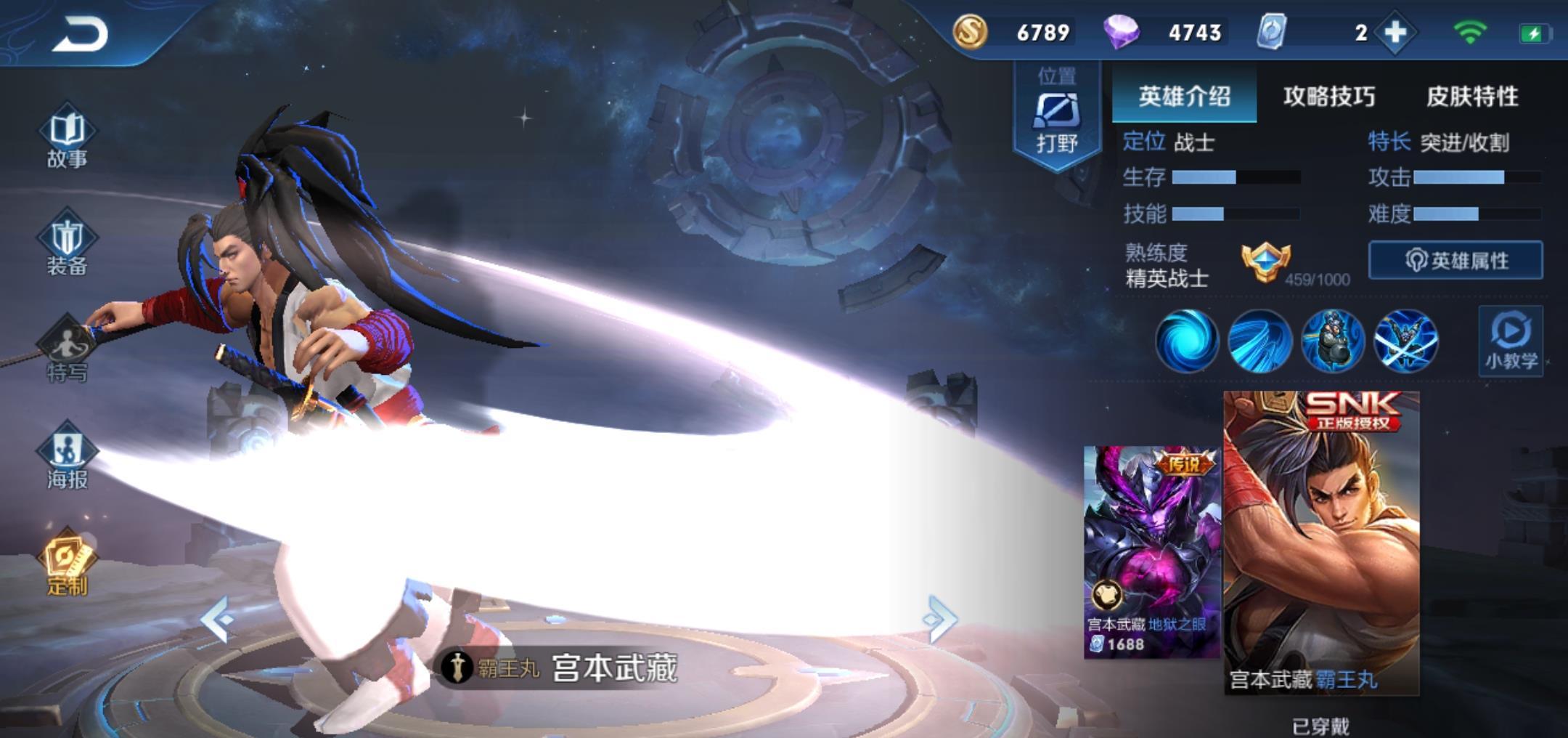The image size is (1568, 738).
Task: Click the diamond currency icon showing 4743
Action: point(1125,32)
